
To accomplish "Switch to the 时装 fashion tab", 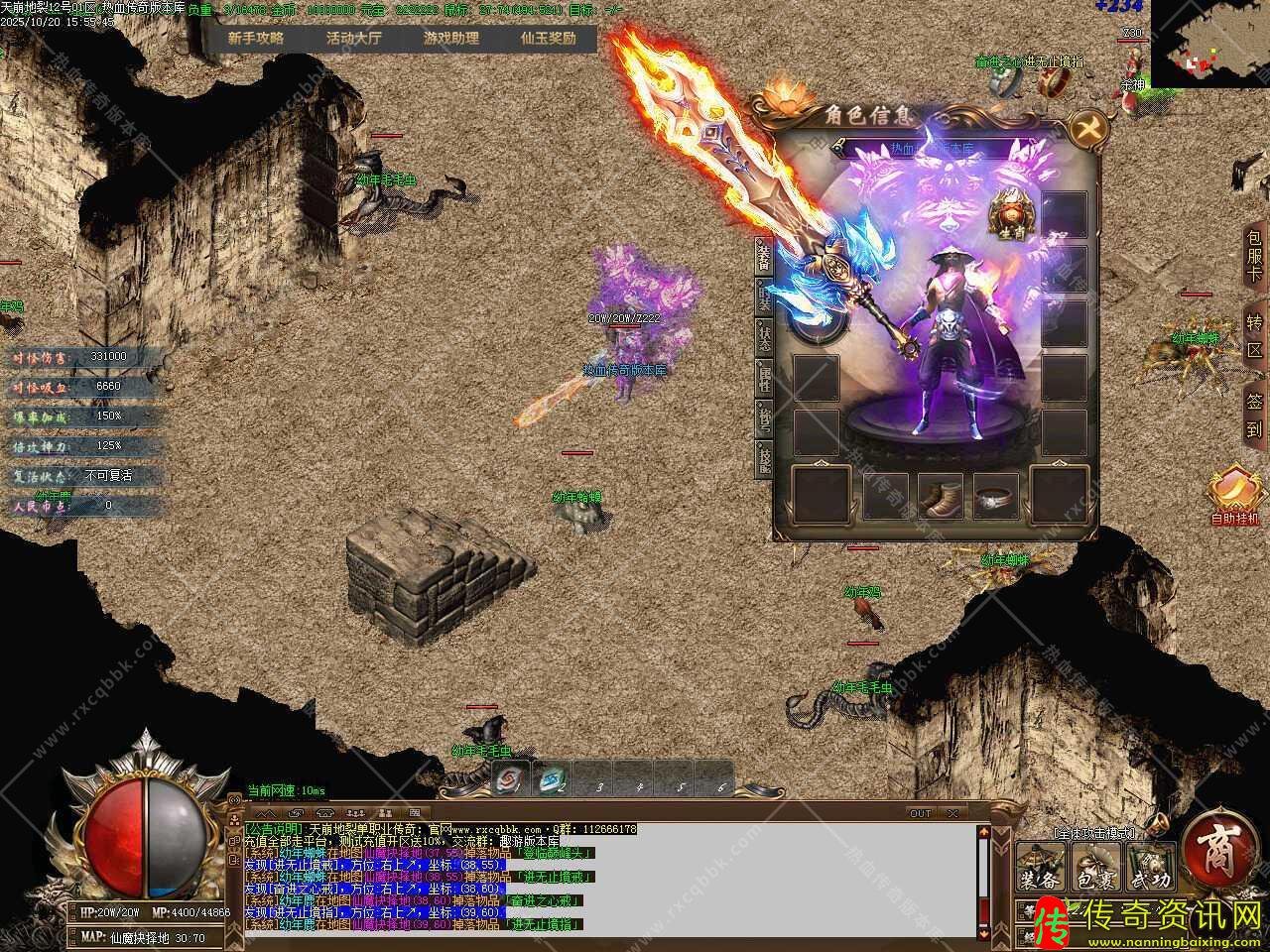I will (765, 295).
